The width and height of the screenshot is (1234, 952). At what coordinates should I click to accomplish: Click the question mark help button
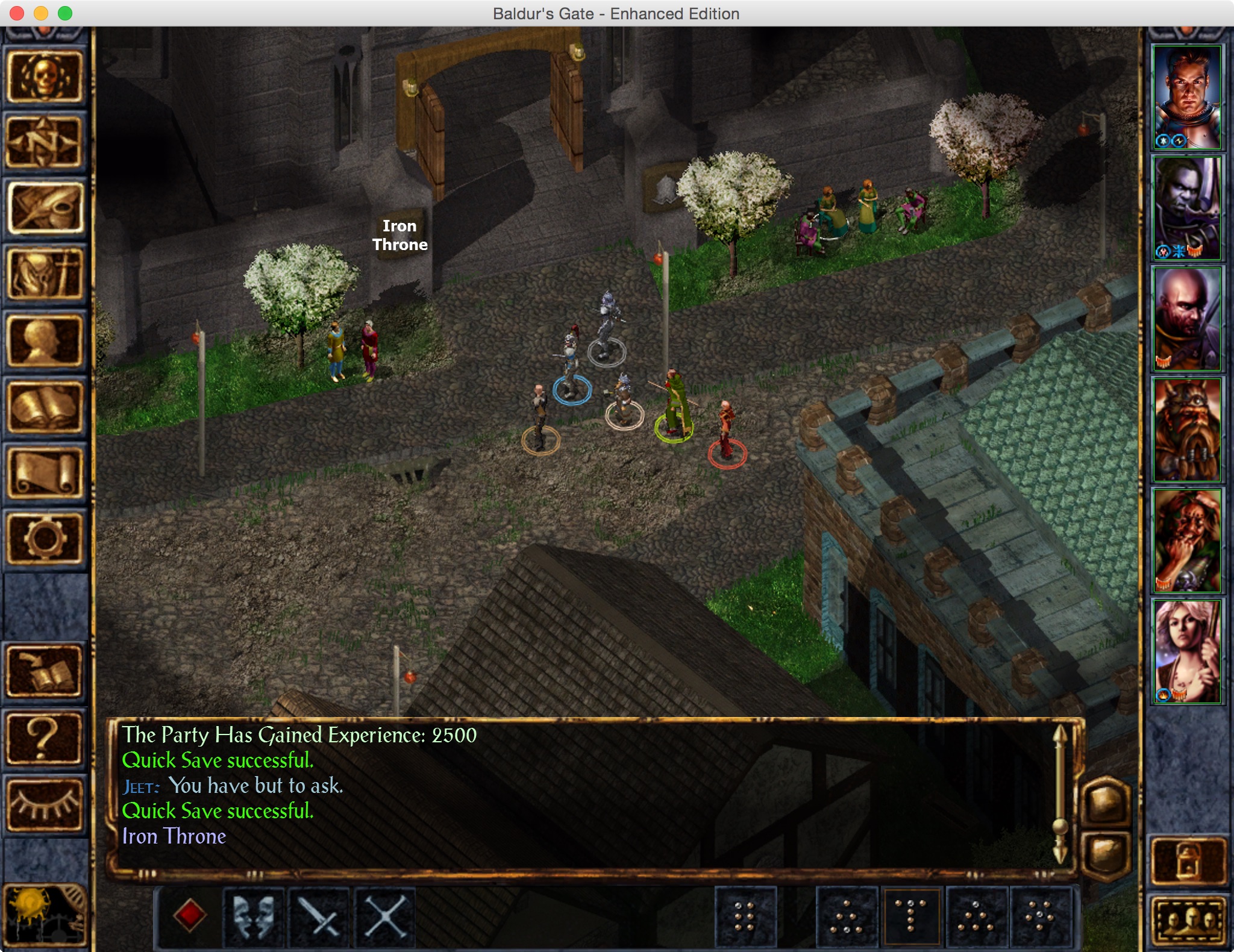45,739
